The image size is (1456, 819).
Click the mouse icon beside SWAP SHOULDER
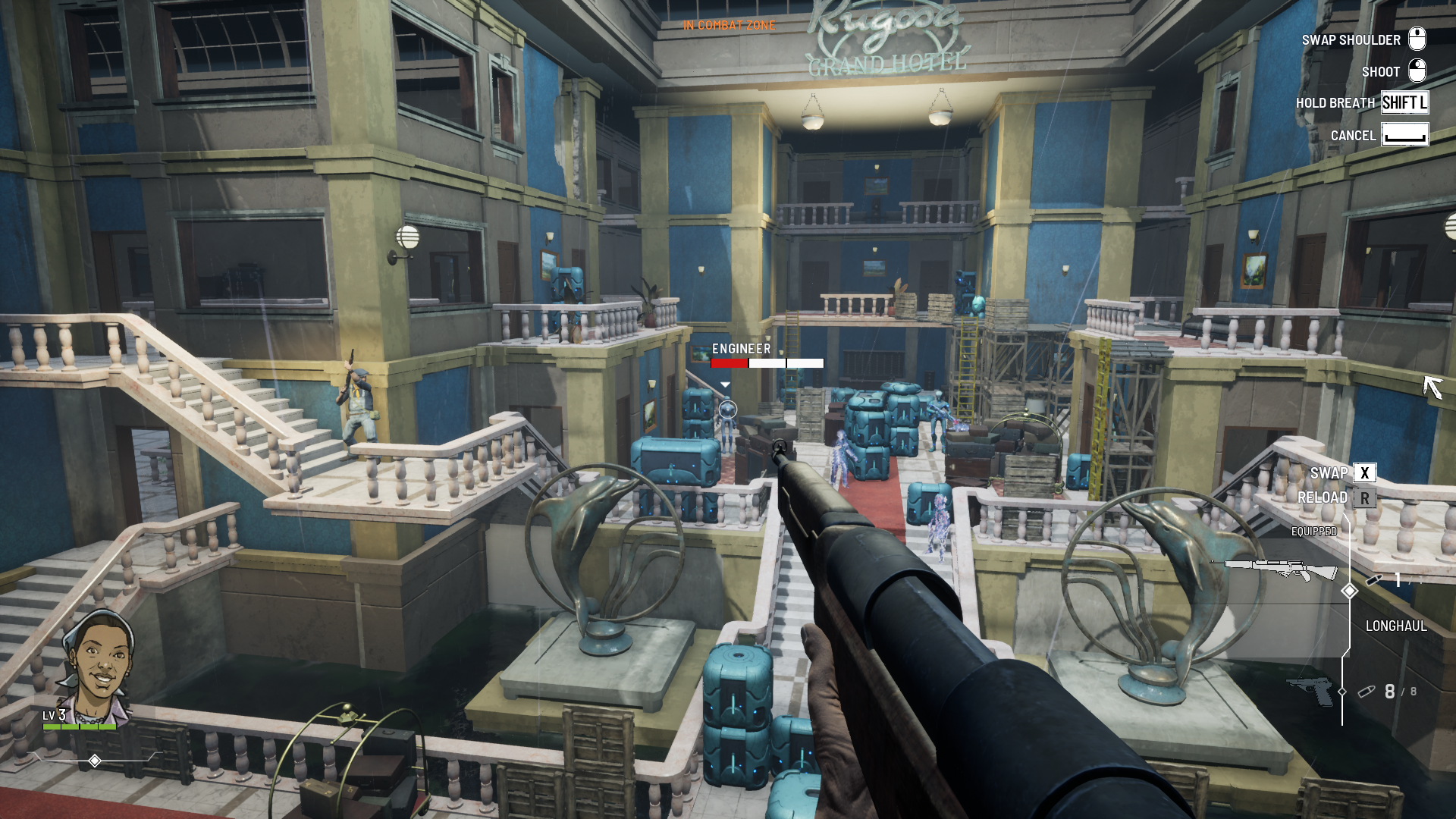tap(1417, 39)
